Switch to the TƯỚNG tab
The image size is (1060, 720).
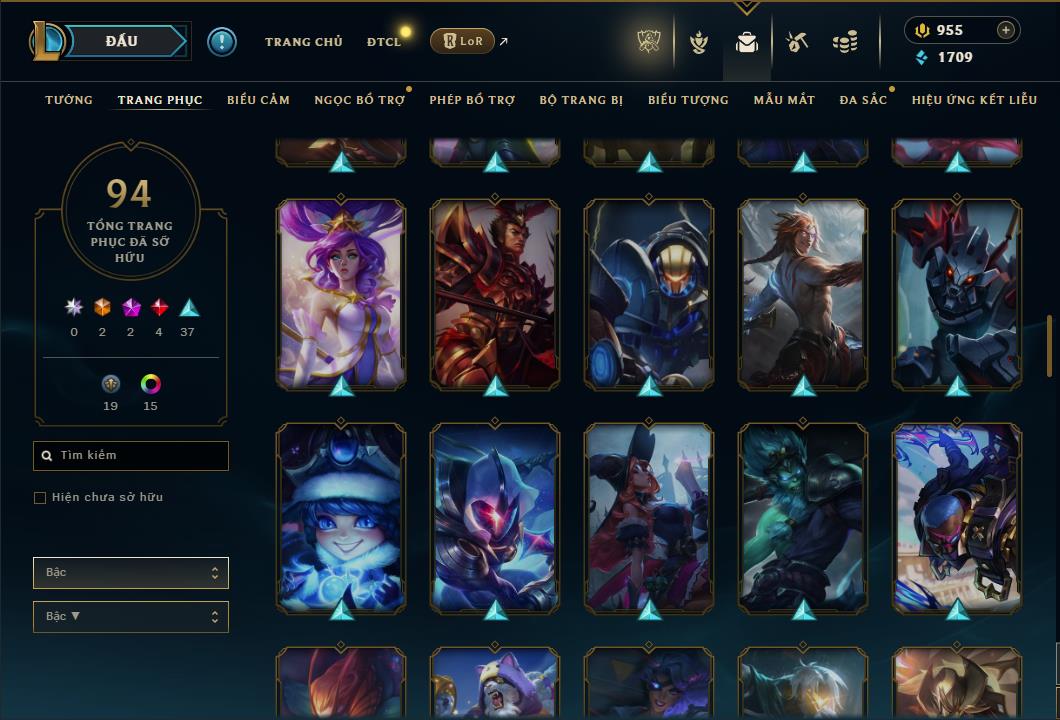point(69,100)
